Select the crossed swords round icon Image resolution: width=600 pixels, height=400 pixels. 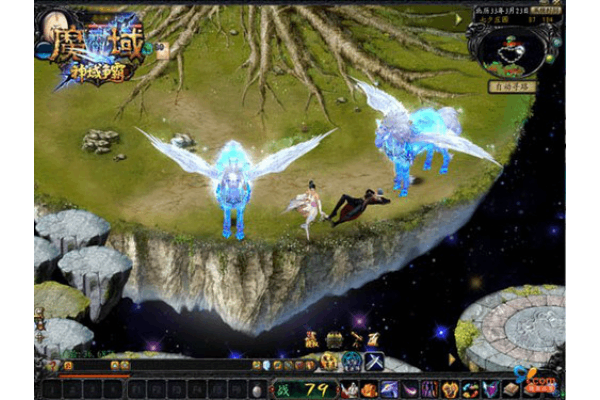374,362
